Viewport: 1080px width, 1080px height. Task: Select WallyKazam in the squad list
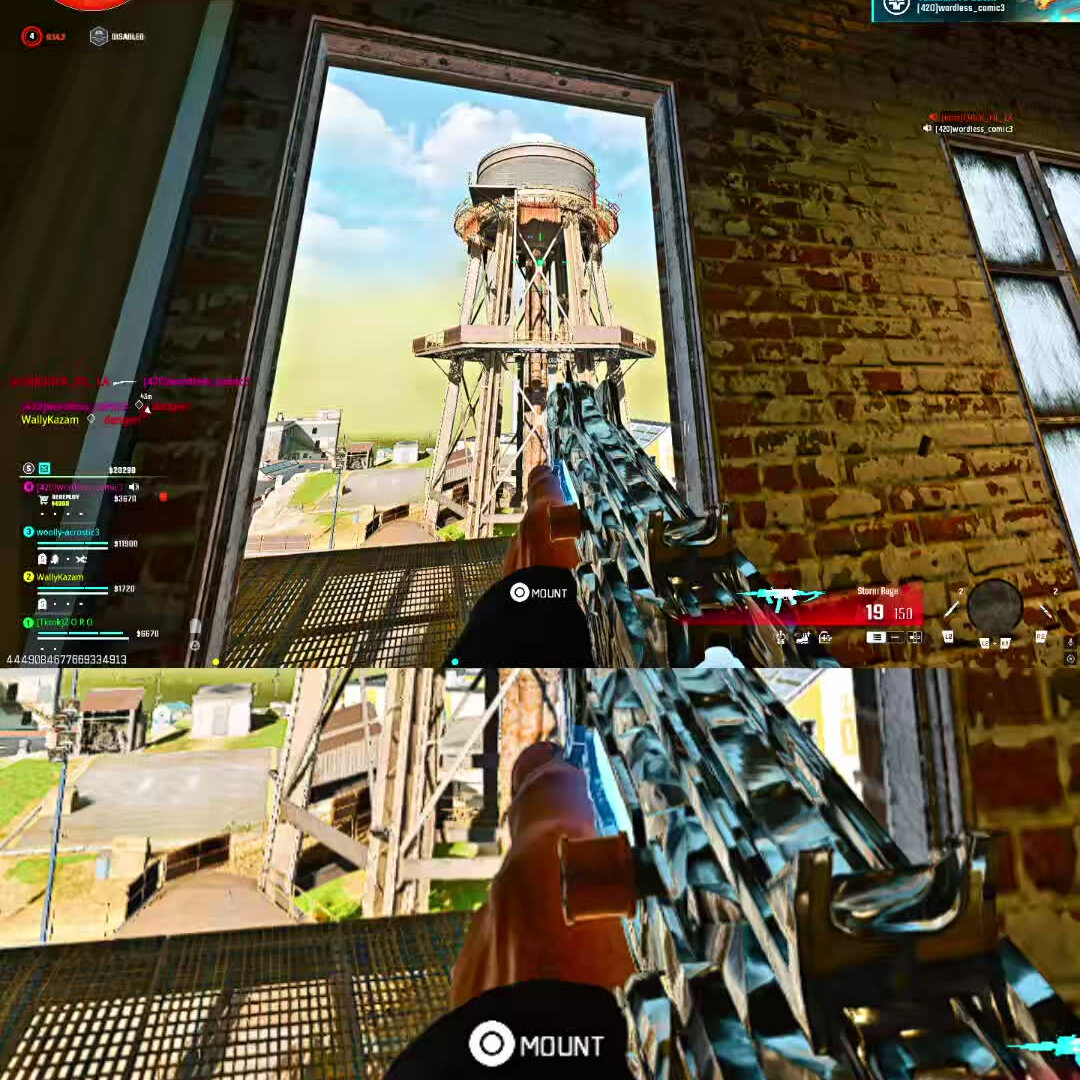[60, 577]
